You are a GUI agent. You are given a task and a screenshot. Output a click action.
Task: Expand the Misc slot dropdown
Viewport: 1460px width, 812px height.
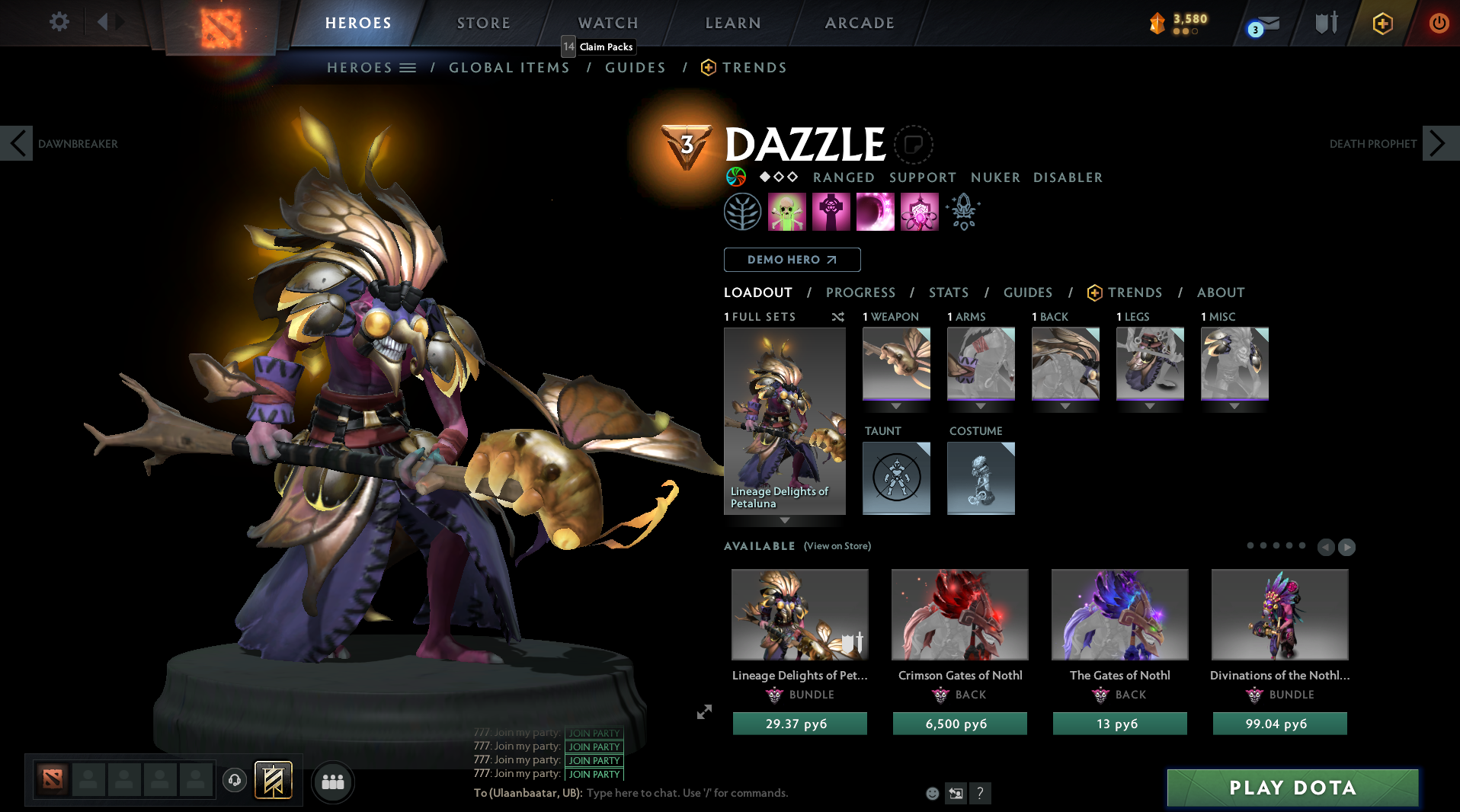point(1234,406)
